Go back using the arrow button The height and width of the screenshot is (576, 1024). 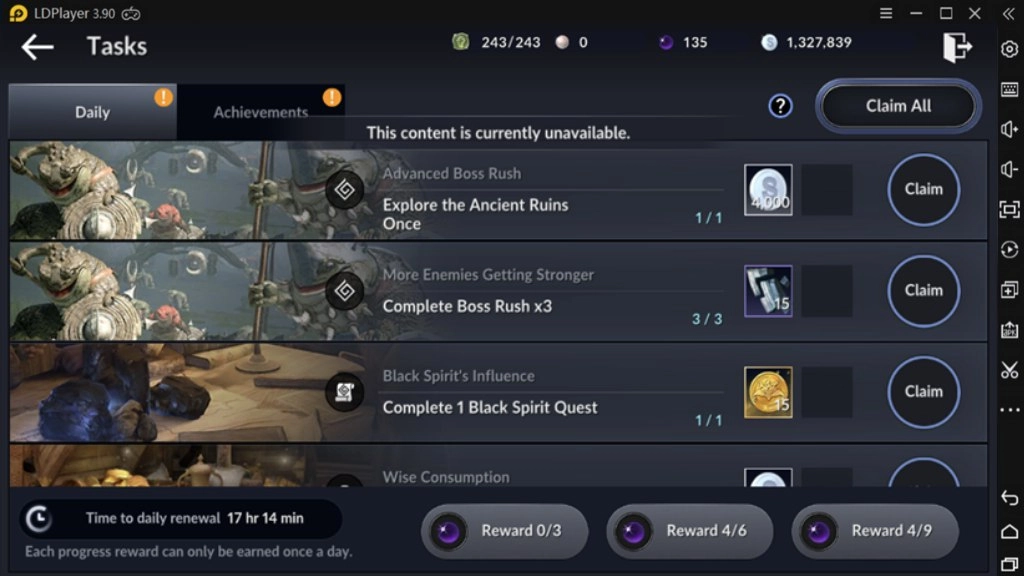(x=37, y=46)
